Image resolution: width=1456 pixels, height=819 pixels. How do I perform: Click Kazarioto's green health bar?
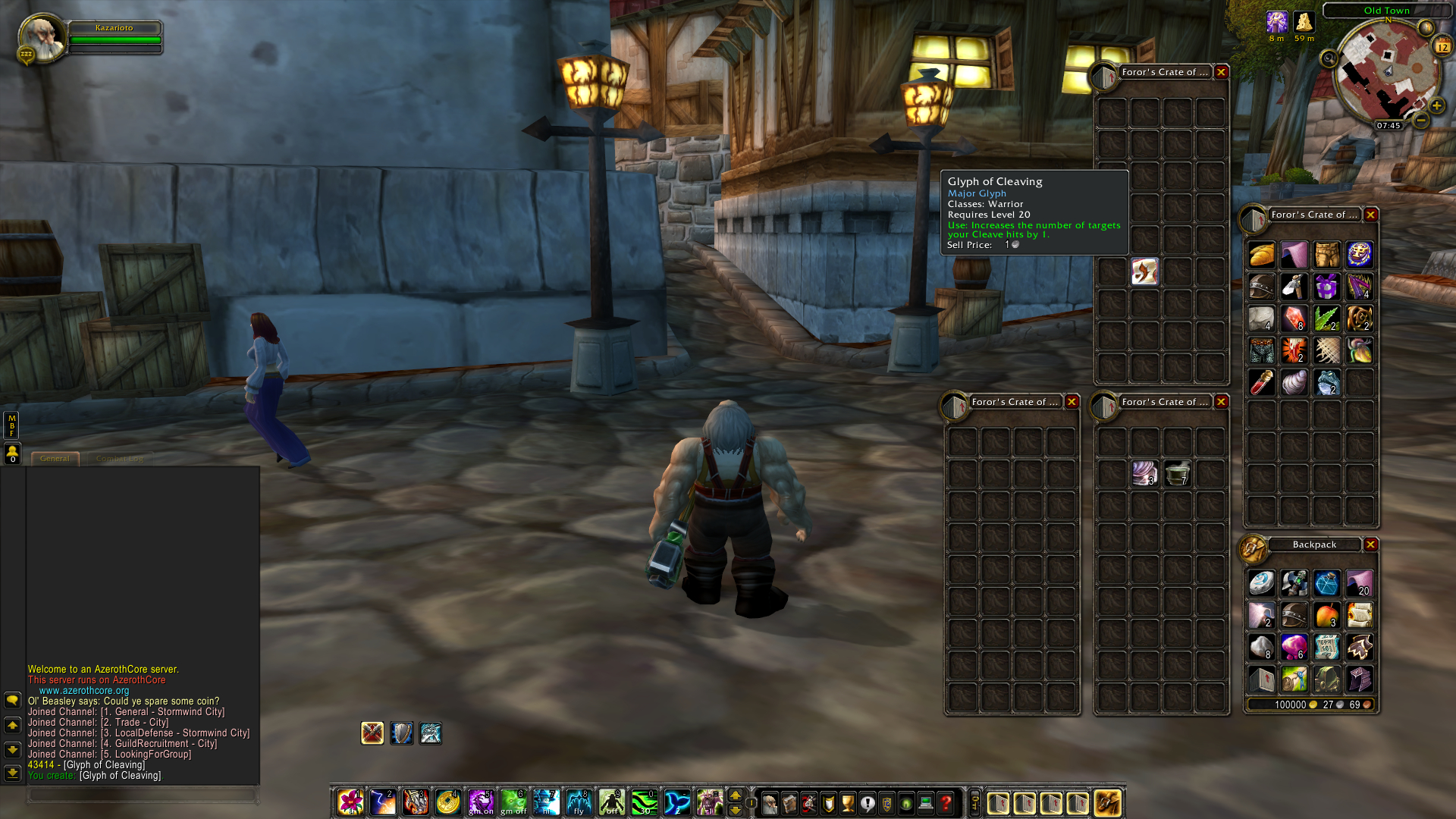point(114,39)
